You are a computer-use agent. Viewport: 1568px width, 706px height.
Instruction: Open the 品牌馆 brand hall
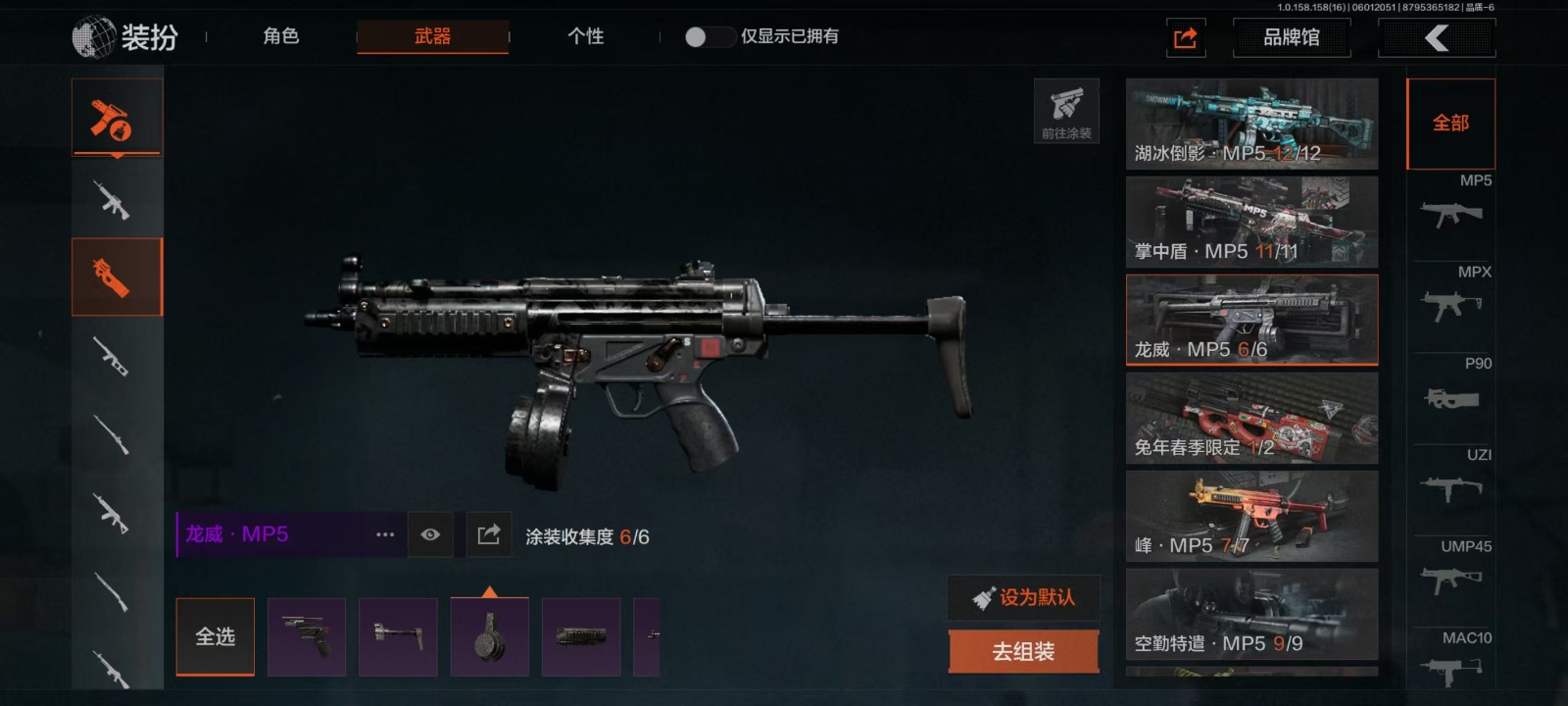[1291, 38]
